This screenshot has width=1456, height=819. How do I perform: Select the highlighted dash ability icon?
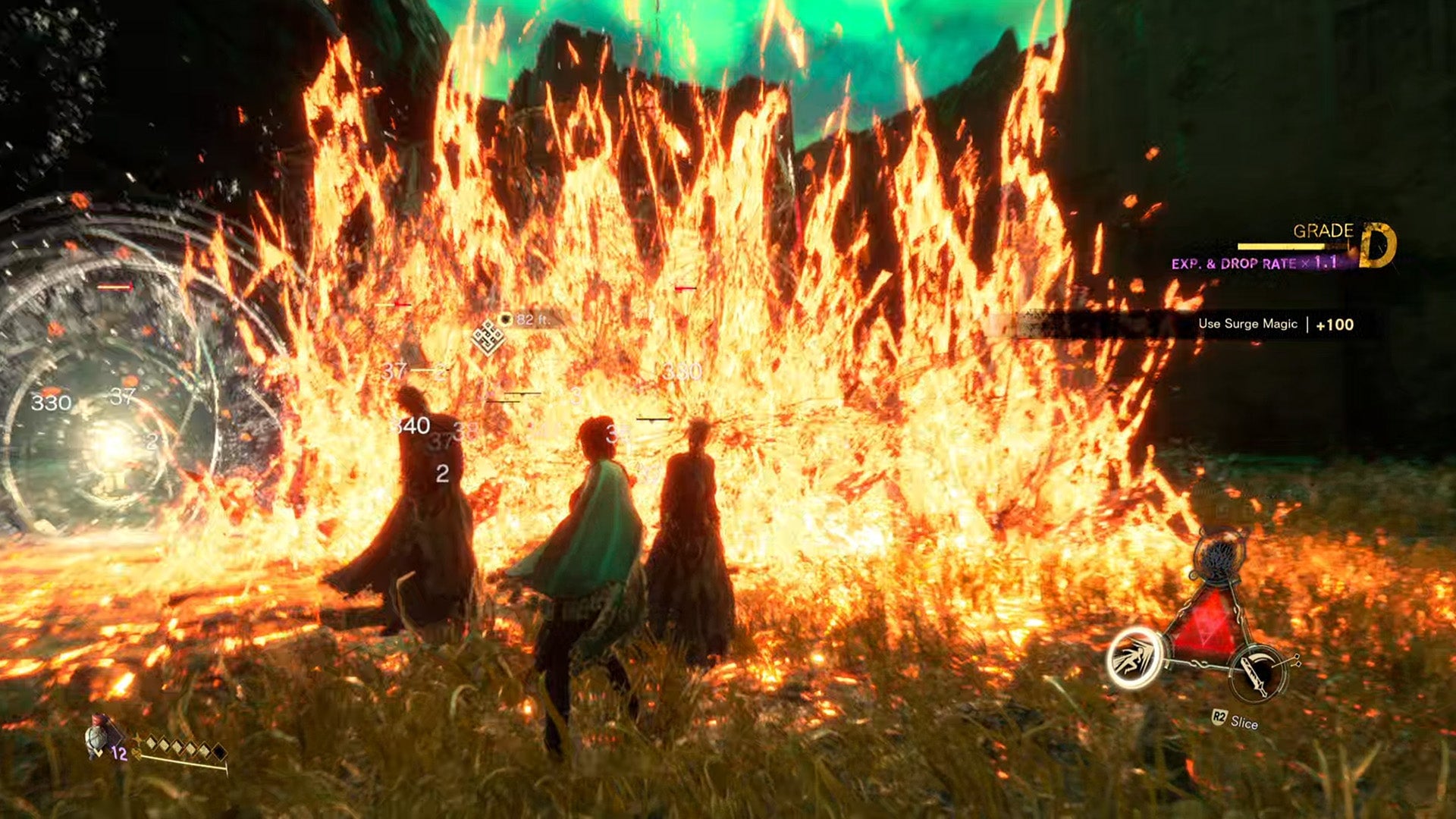click(x=1134, y=658)
